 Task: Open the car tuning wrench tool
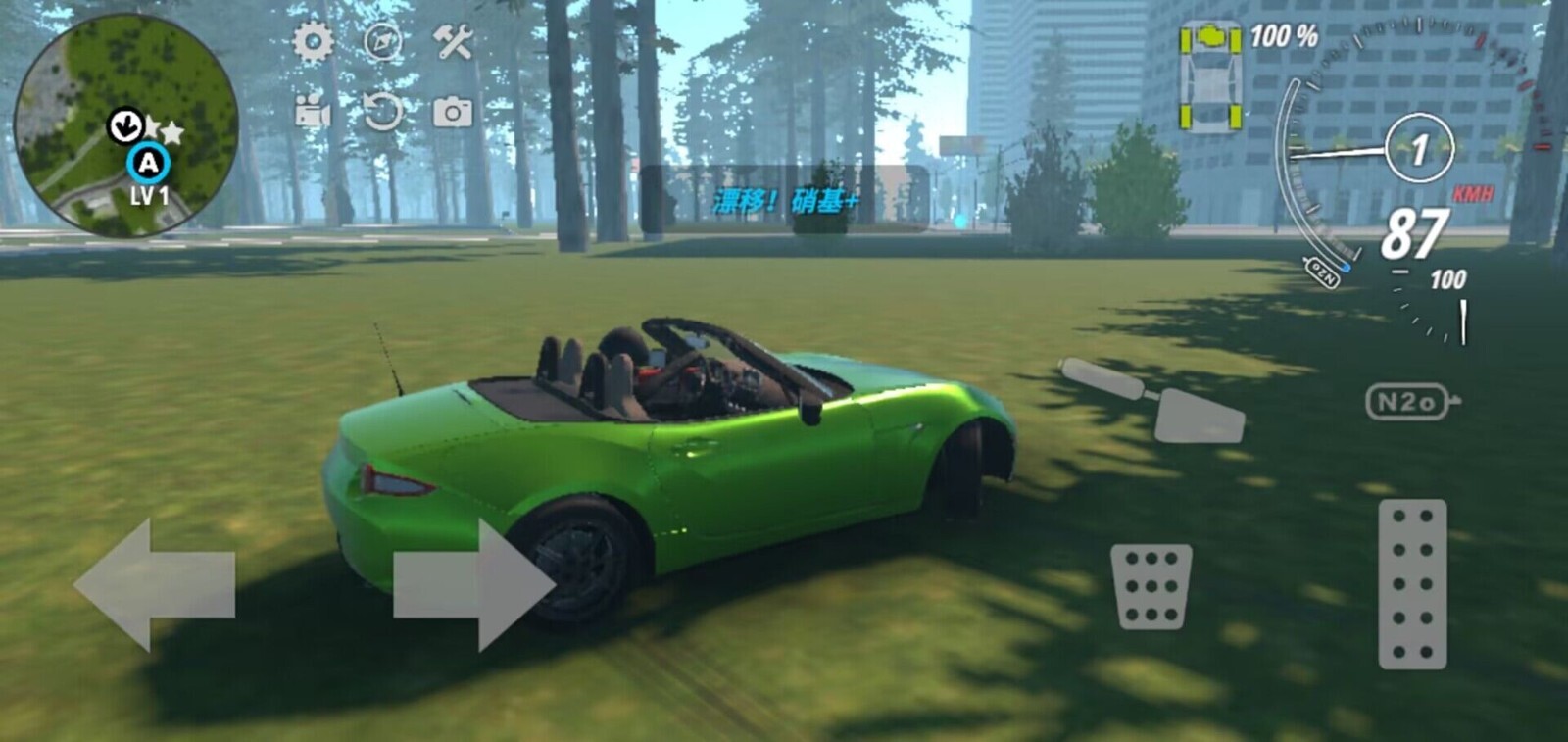pyautogui.click(x=453, y=39)
